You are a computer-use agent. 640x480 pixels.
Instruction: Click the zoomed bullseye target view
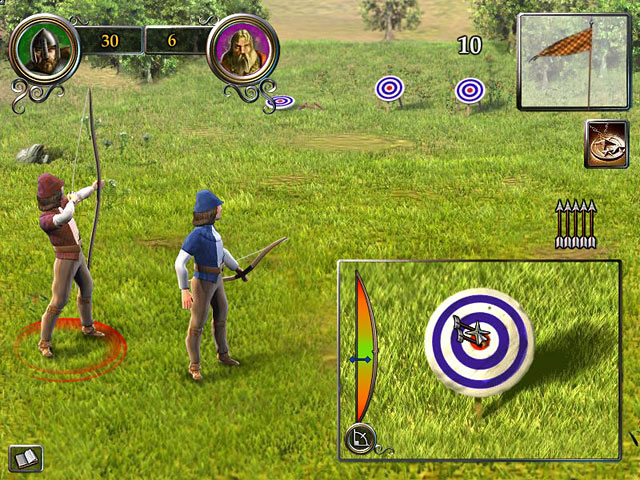point(476,342)
